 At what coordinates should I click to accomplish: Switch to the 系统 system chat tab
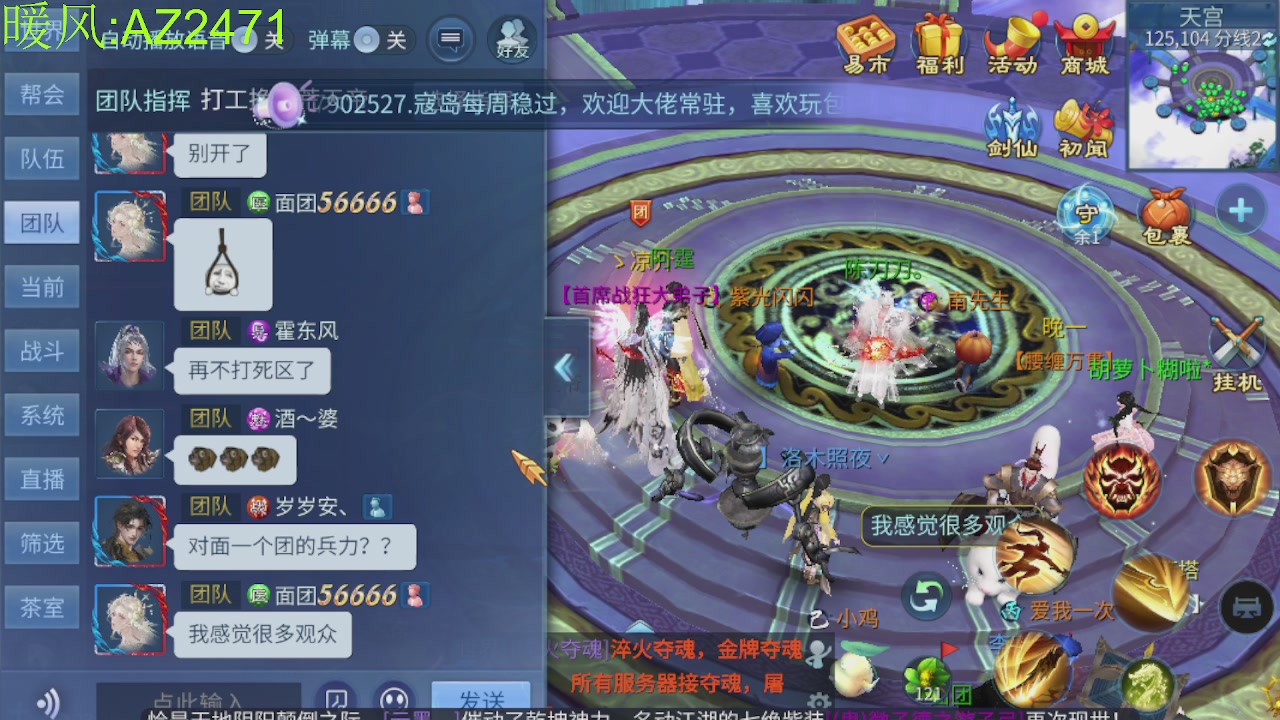42,415
